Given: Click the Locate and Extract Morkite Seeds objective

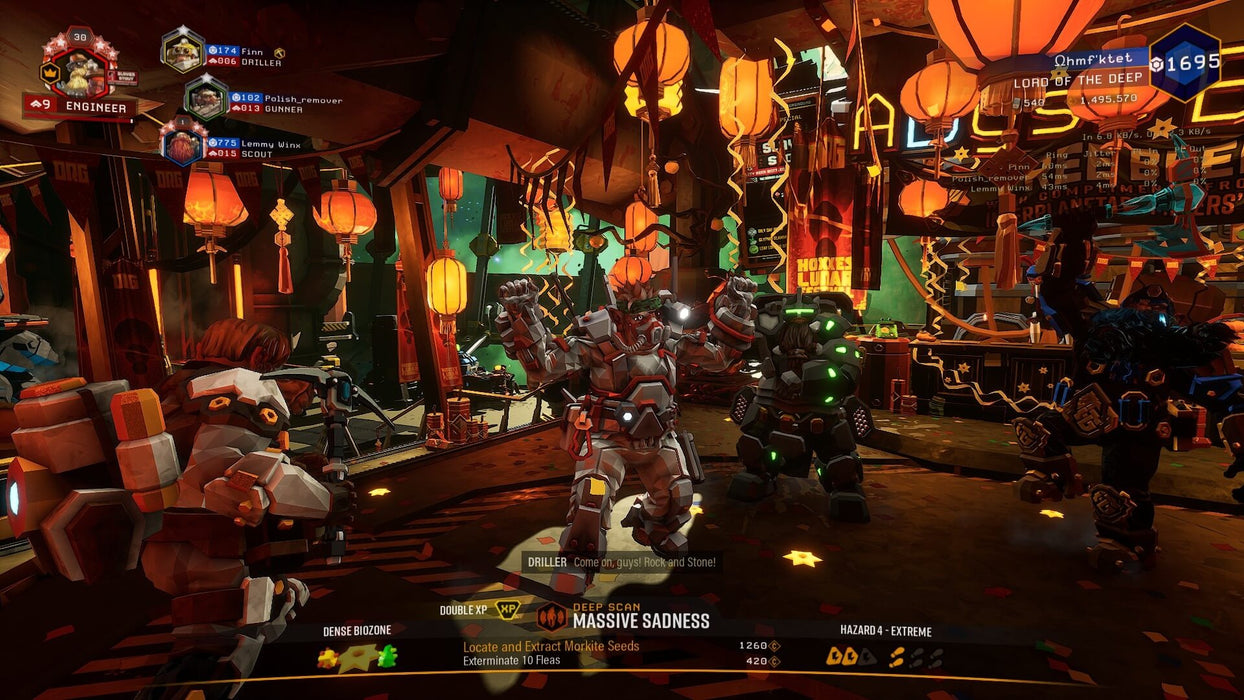Looking at the screenshot, I should pos(551,646).
